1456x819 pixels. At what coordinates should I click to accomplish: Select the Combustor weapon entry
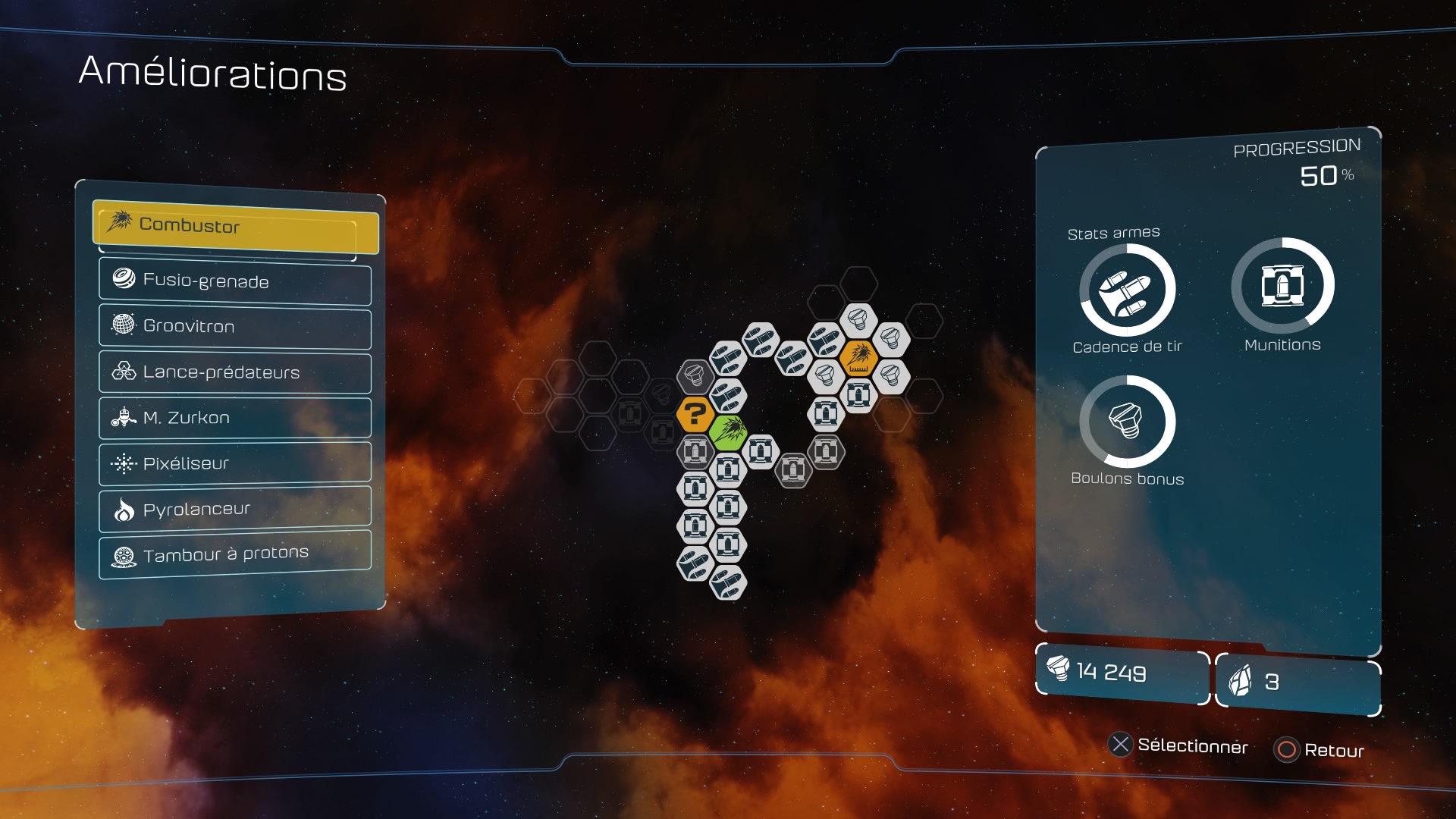pyautogui.click(x=235, y=226)
